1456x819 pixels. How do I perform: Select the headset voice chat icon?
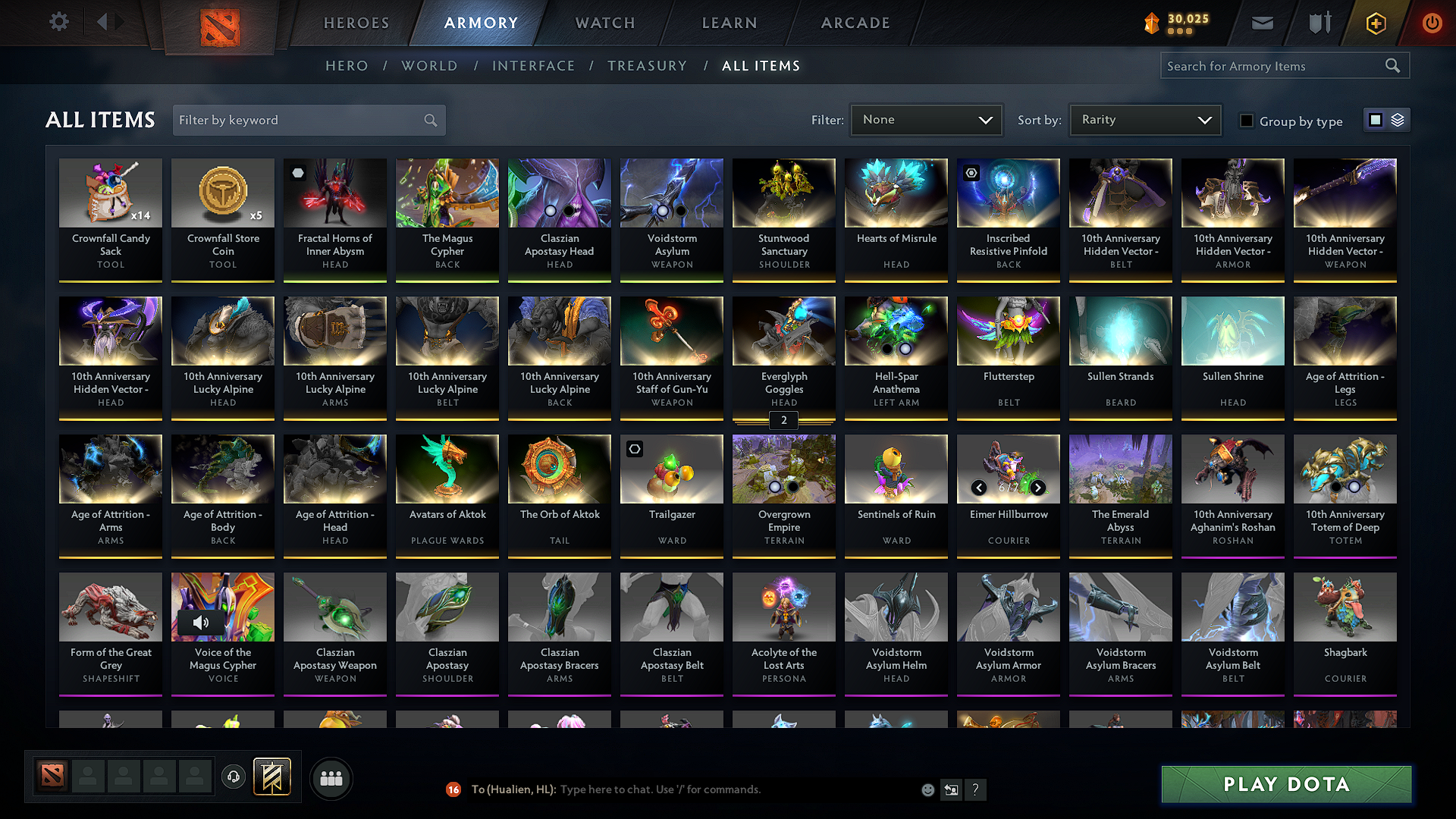(233, 777)
